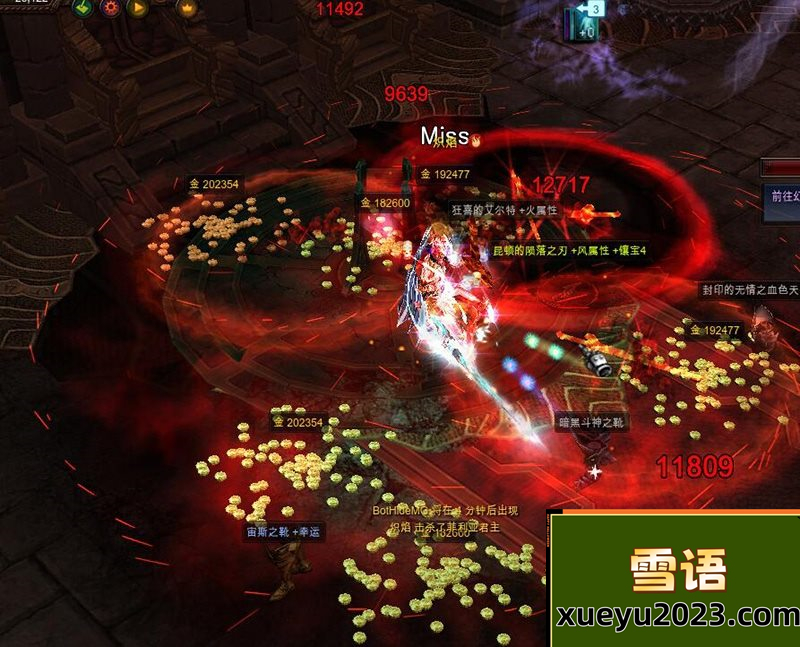This screenshot has width=800, height=647.
Task: Select the 暗黑斗神之靴 loot label
Action: pyautogui.click(x=591, y=423)
